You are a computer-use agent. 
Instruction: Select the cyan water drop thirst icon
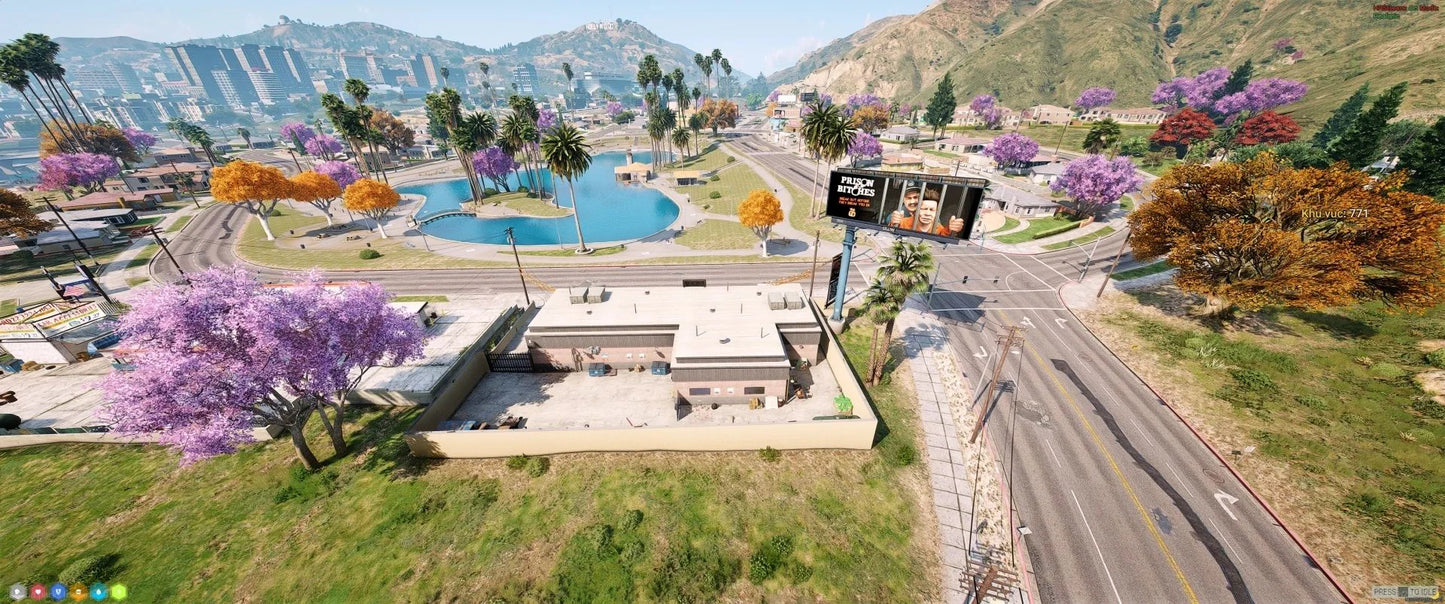point(98,592)
